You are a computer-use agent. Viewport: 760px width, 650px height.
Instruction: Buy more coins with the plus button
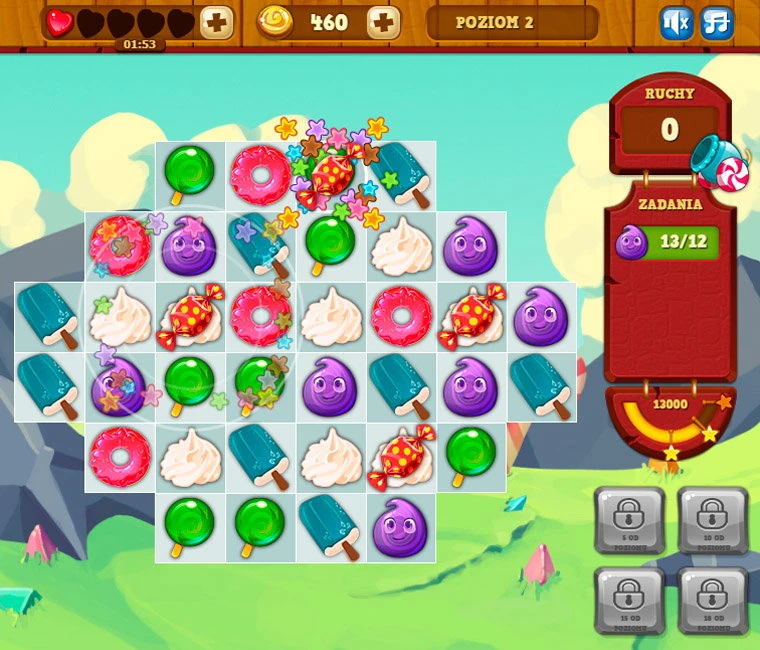pyautogui.click(x=383, y=22)
